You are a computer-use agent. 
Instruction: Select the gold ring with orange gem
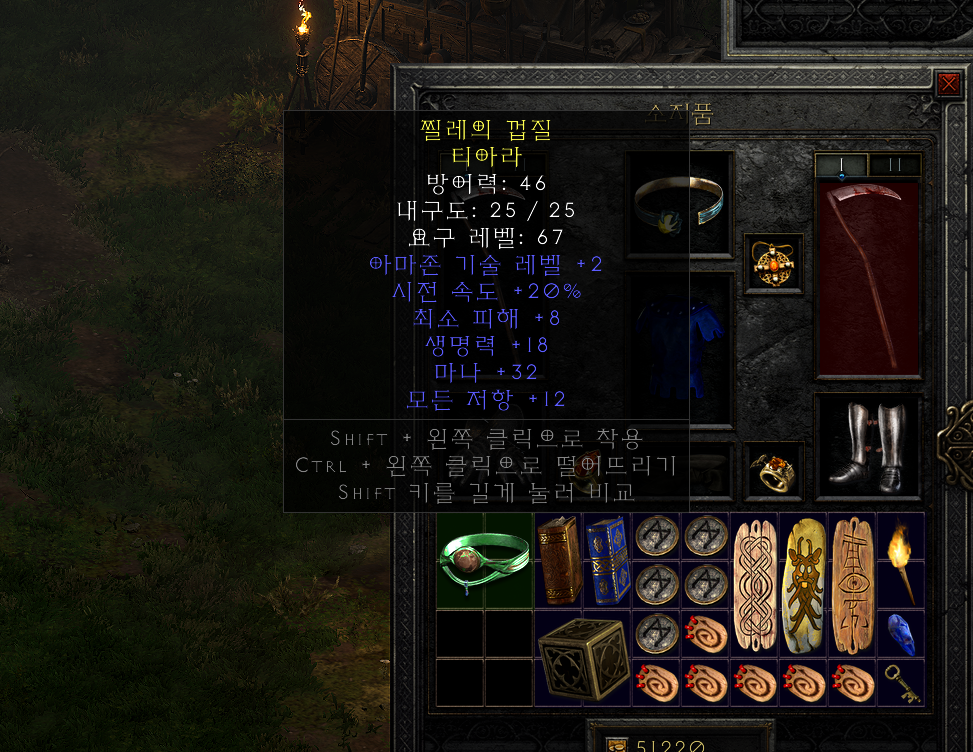tap(773, 470)
